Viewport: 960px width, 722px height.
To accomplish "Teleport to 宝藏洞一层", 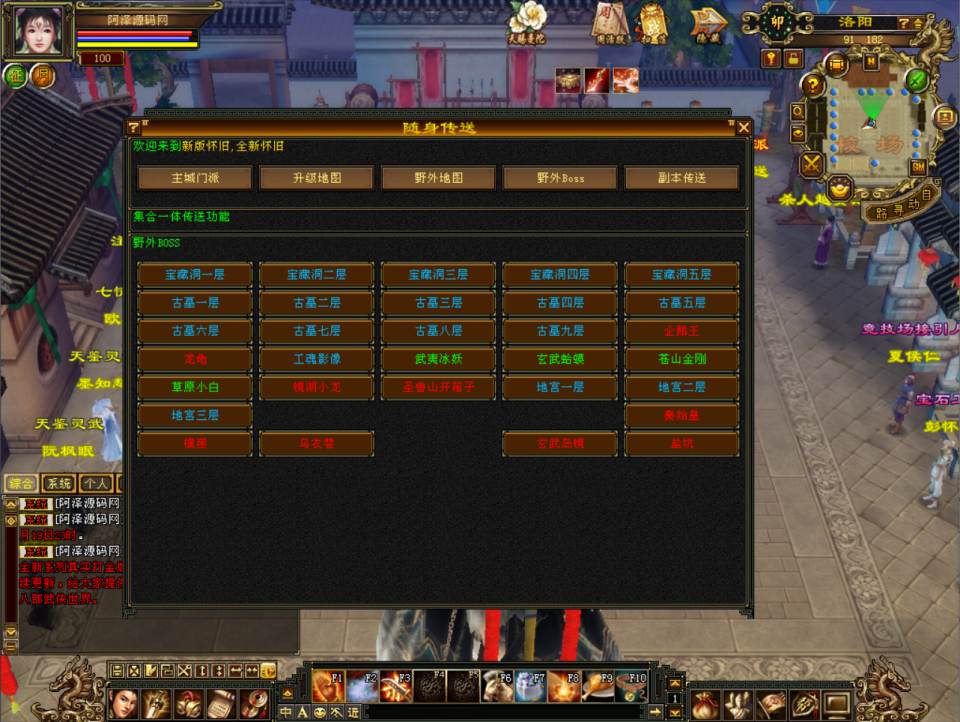I will 195,274.
